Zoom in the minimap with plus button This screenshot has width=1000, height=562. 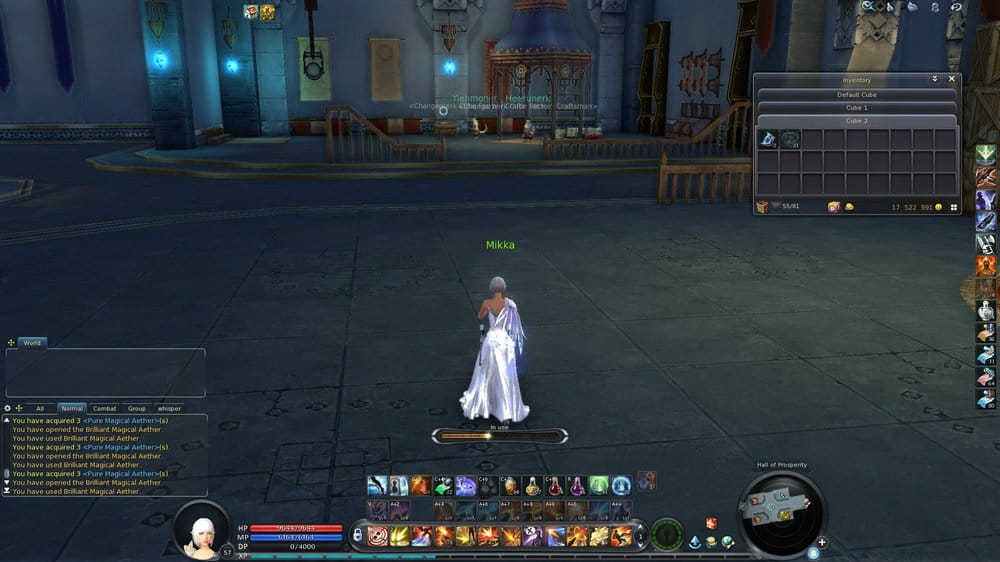tap(822, 543)
